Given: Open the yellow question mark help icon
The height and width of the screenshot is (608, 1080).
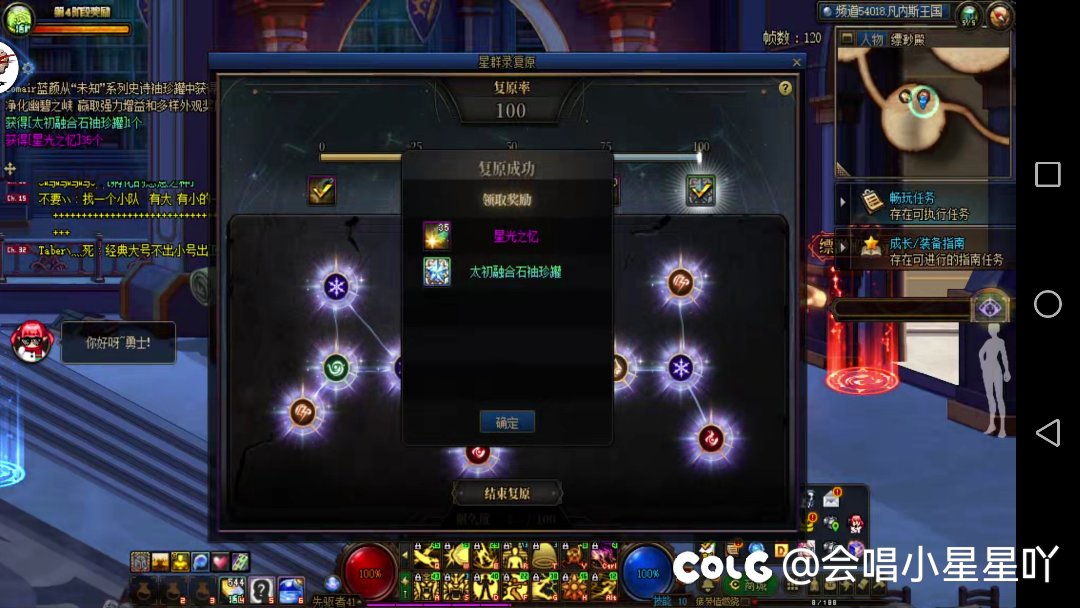Looking at the screenshot, I should tap(785, 88).
